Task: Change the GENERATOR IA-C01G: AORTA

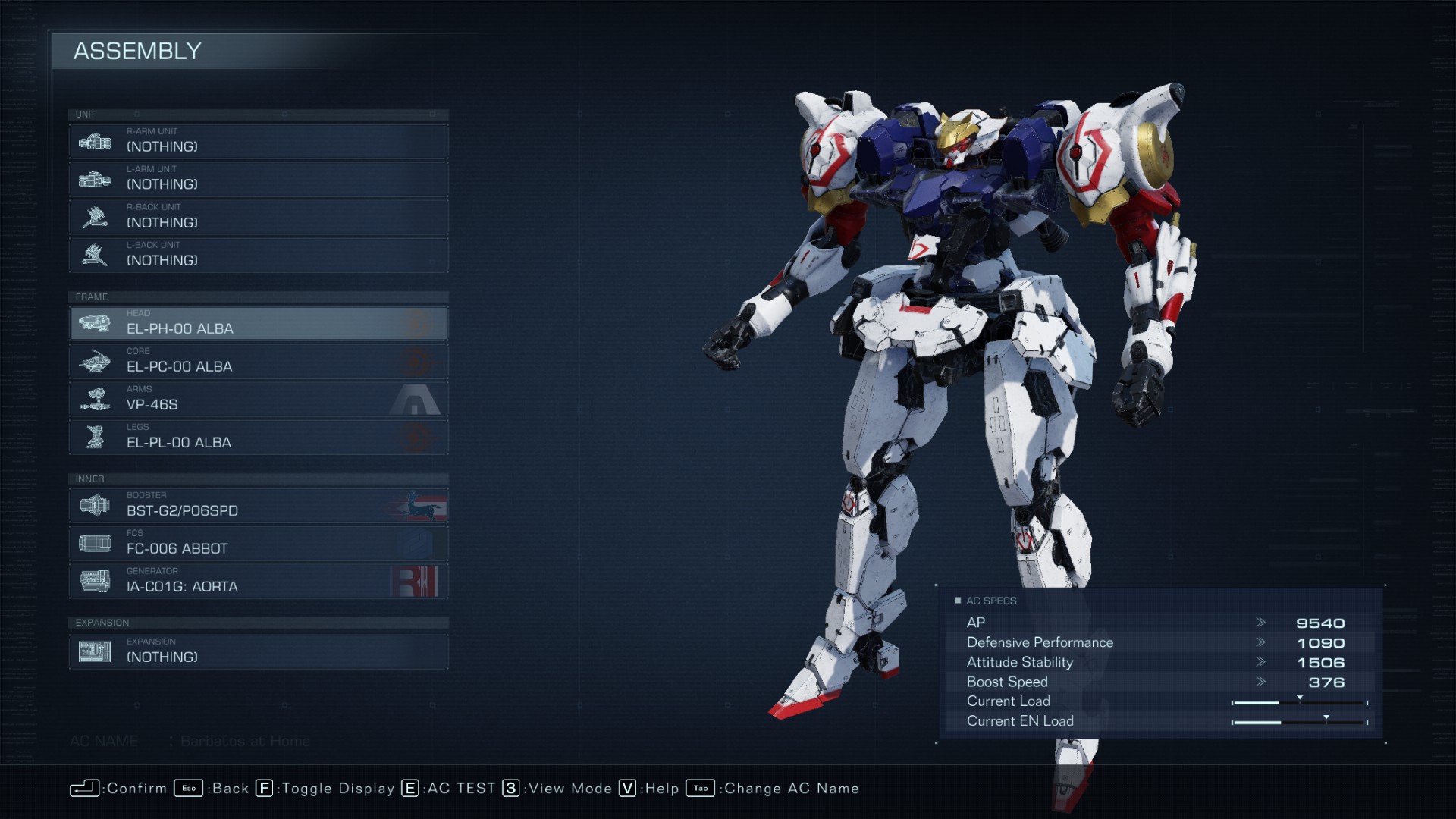Action: [x=258, y=582]
